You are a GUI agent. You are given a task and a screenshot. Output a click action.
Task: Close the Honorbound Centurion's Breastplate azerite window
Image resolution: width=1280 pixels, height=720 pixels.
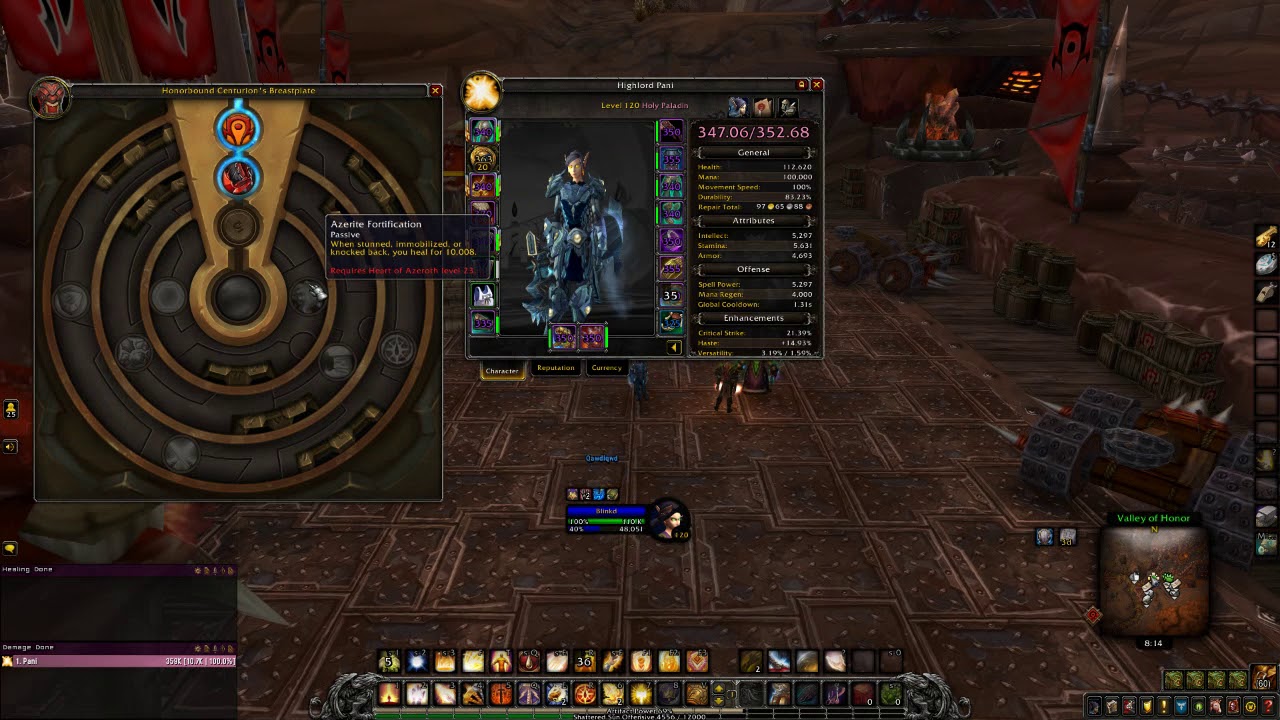[x=435, y=90]
